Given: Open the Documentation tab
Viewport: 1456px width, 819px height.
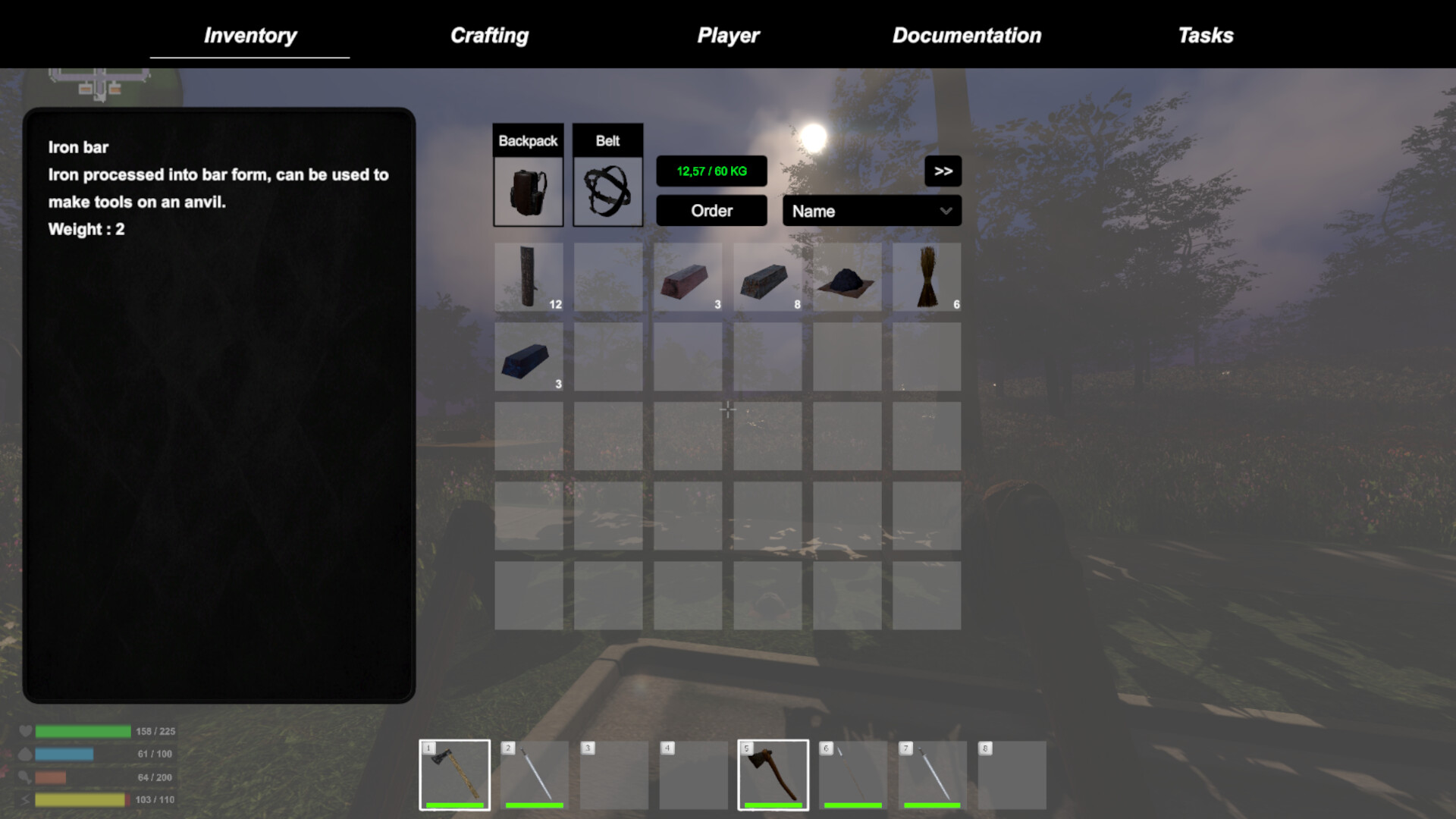Looking at the screenshot, I should coord(967,35).
